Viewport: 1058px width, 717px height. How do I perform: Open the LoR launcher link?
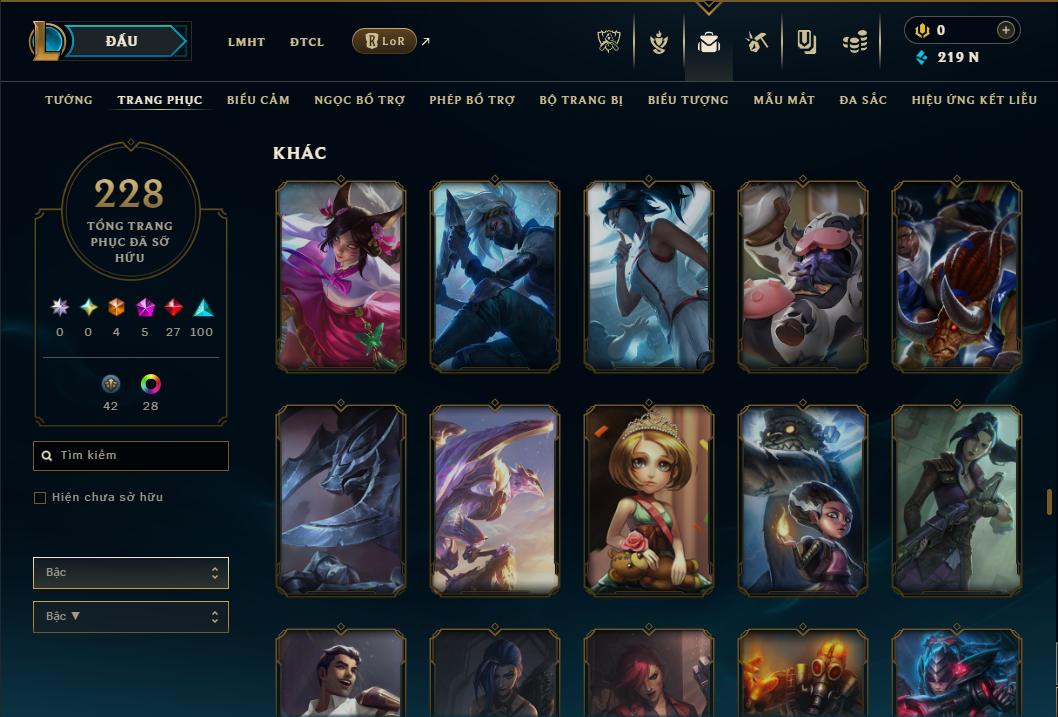coord(384,41)
